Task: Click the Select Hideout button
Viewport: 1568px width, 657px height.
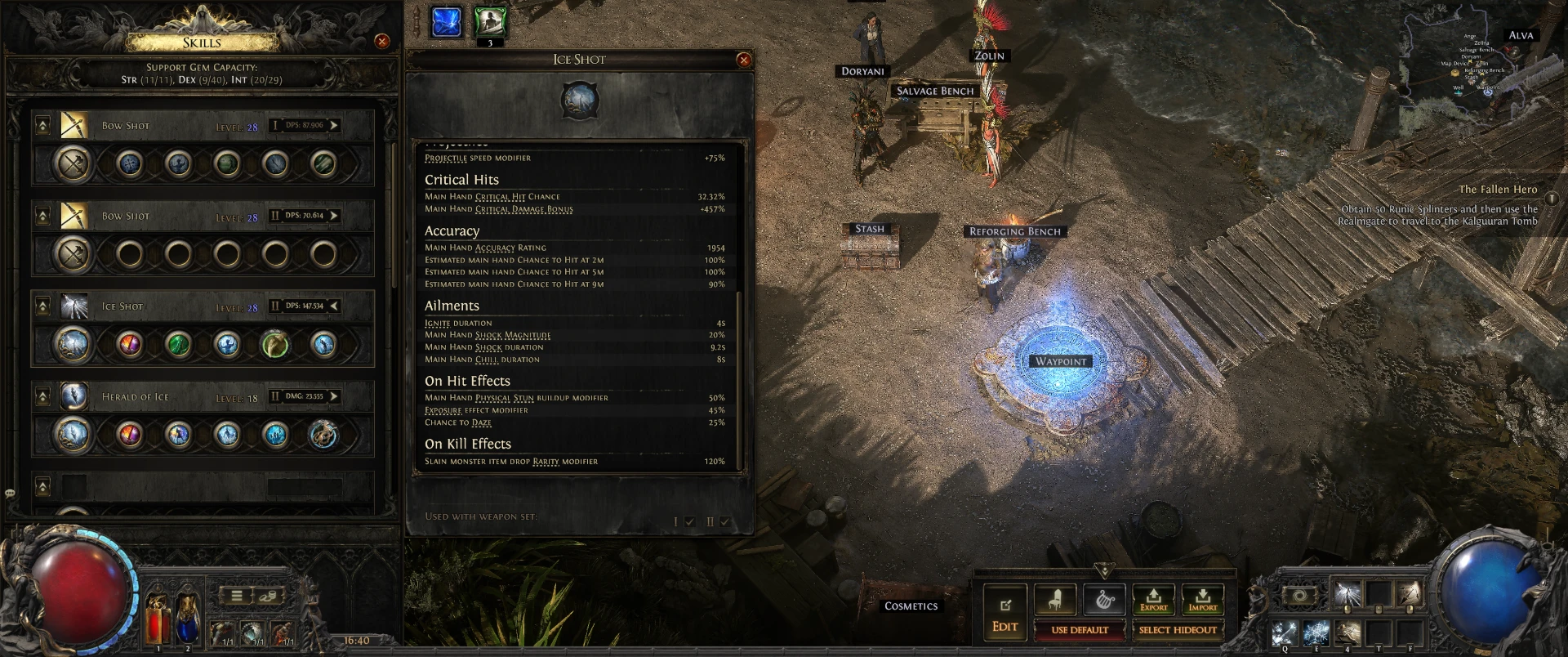Action: click(1176, 629)
